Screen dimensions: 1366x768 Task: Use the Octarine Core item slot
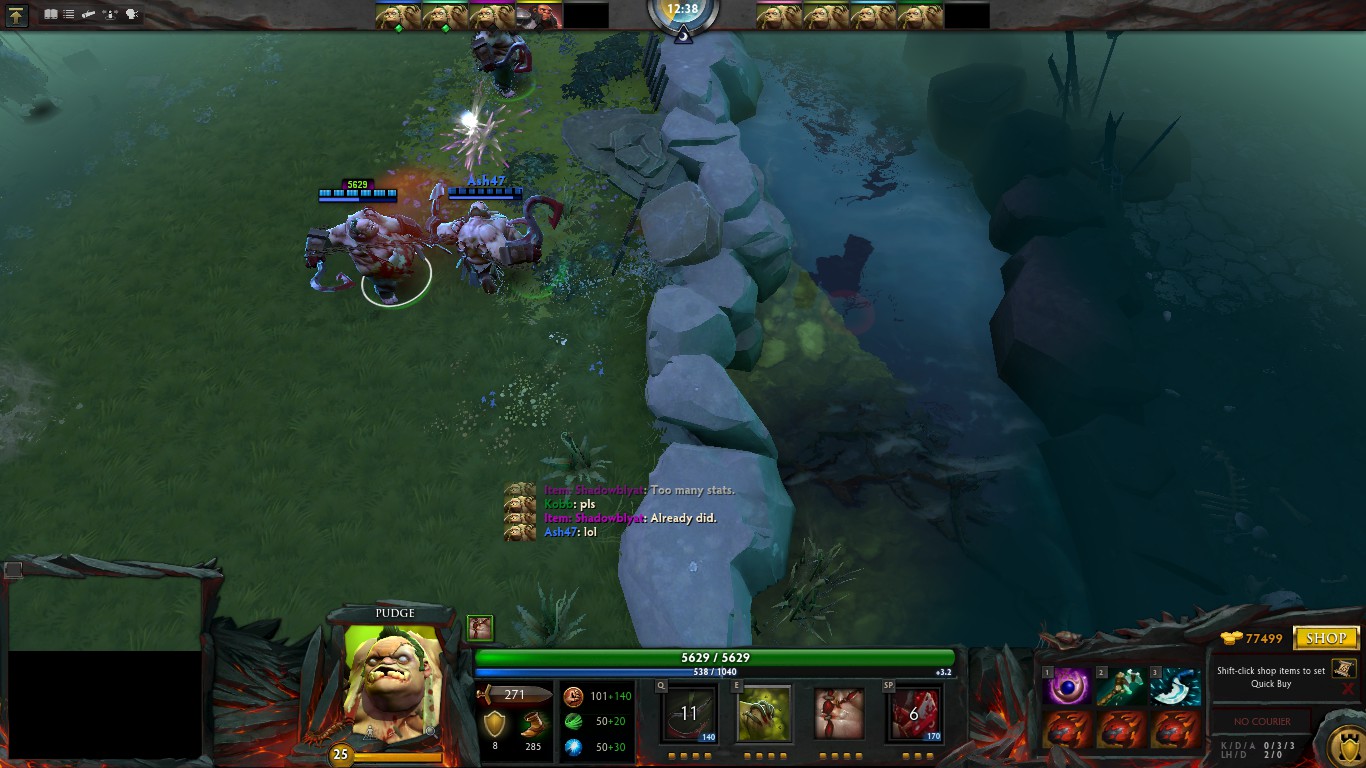click(x=1067, y=687)
